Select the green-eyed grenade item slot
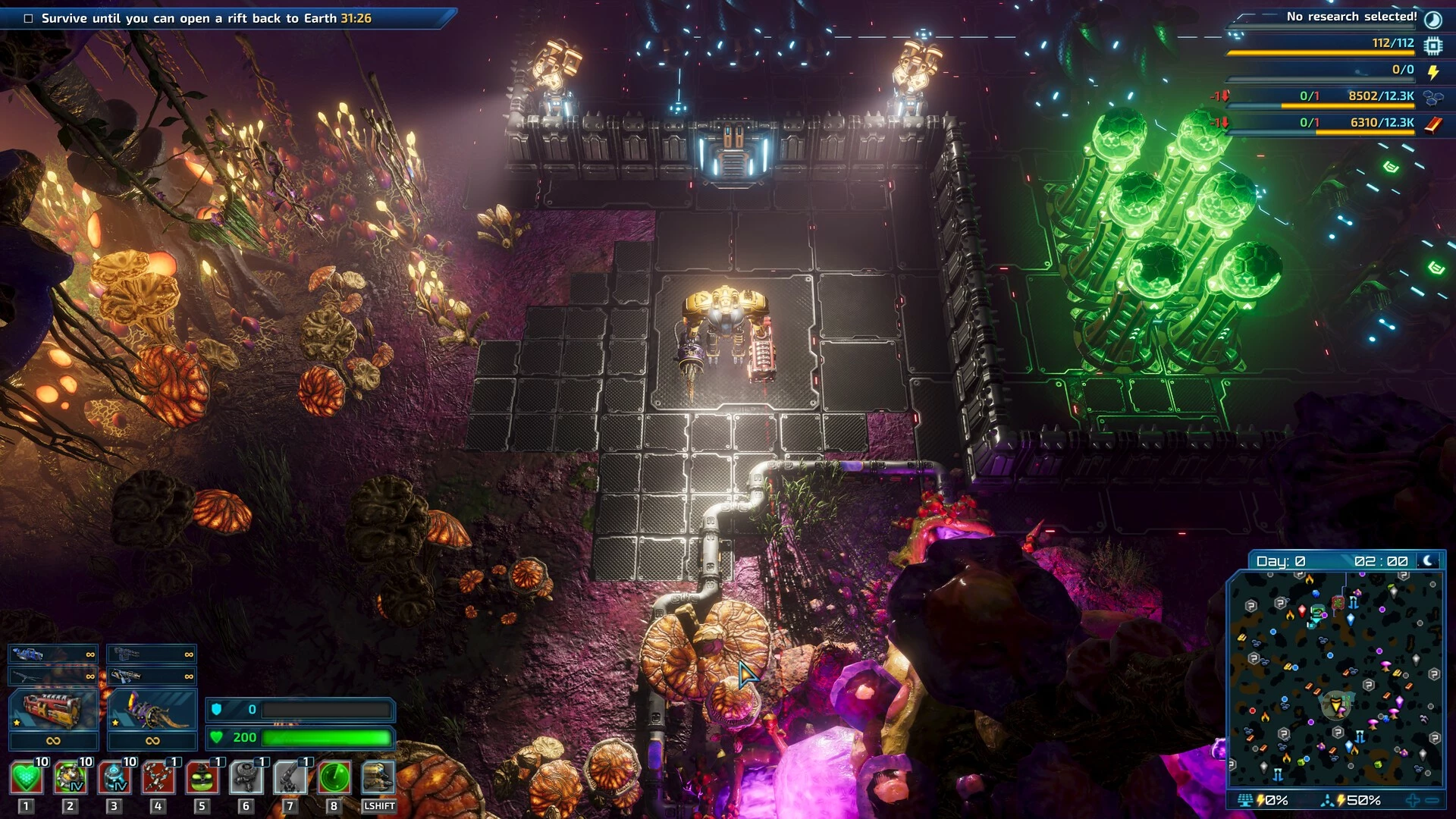1456x819 pixels. coord(202,778)
